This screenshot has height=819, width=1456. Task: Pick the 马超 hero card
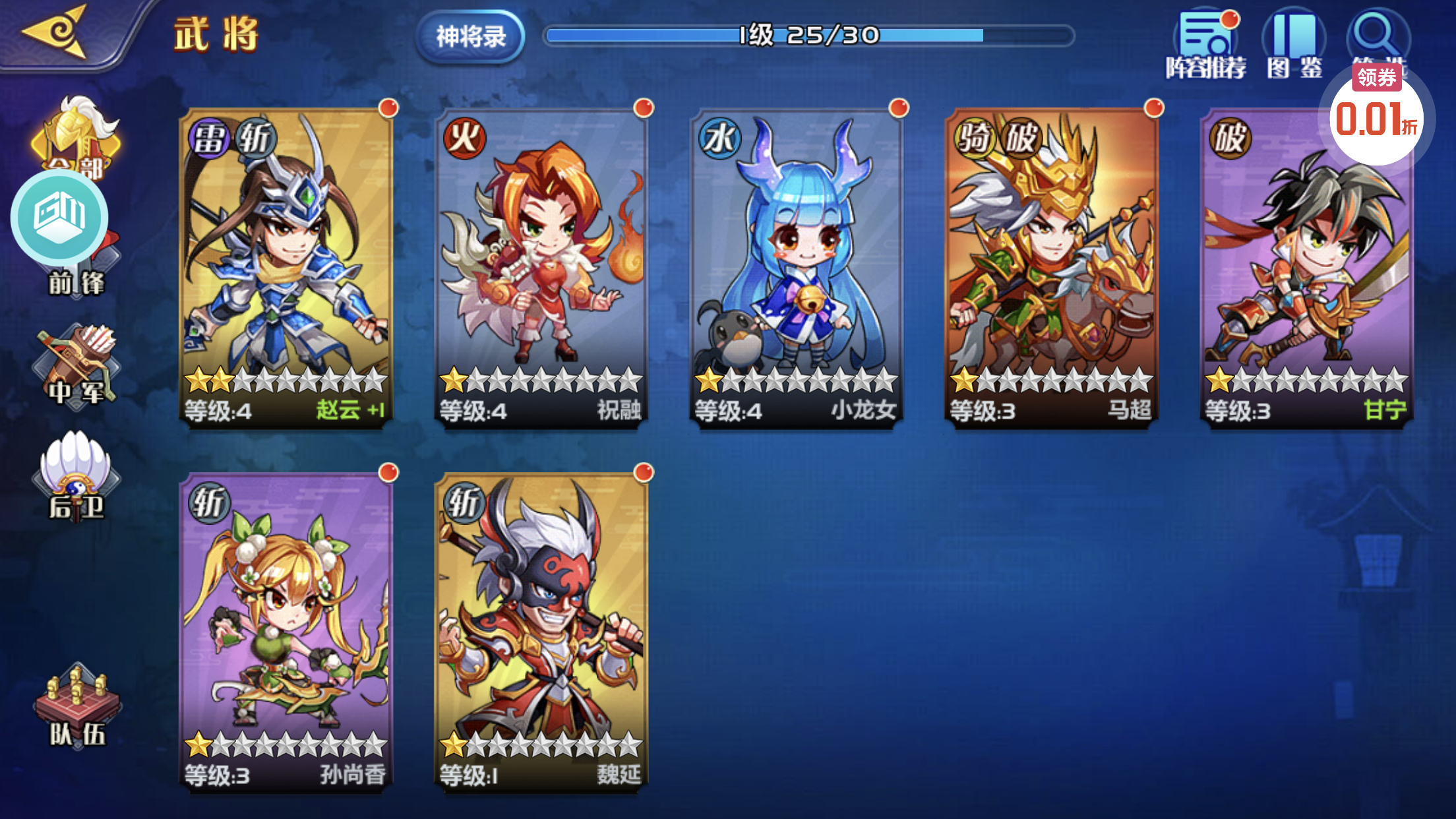coord(1051,267)
